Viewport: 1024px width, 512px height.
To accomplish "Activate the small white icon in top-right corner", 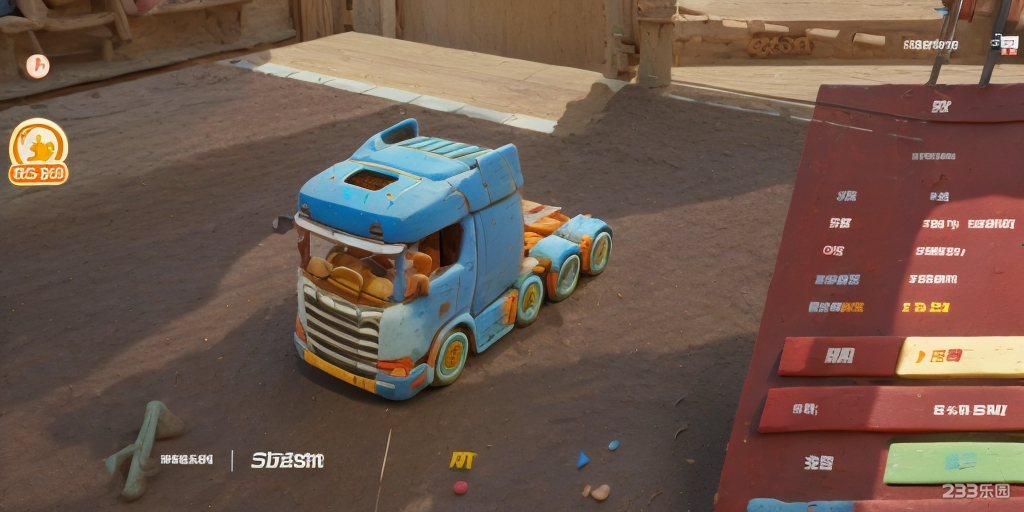I will click(x=1003, y=42).
